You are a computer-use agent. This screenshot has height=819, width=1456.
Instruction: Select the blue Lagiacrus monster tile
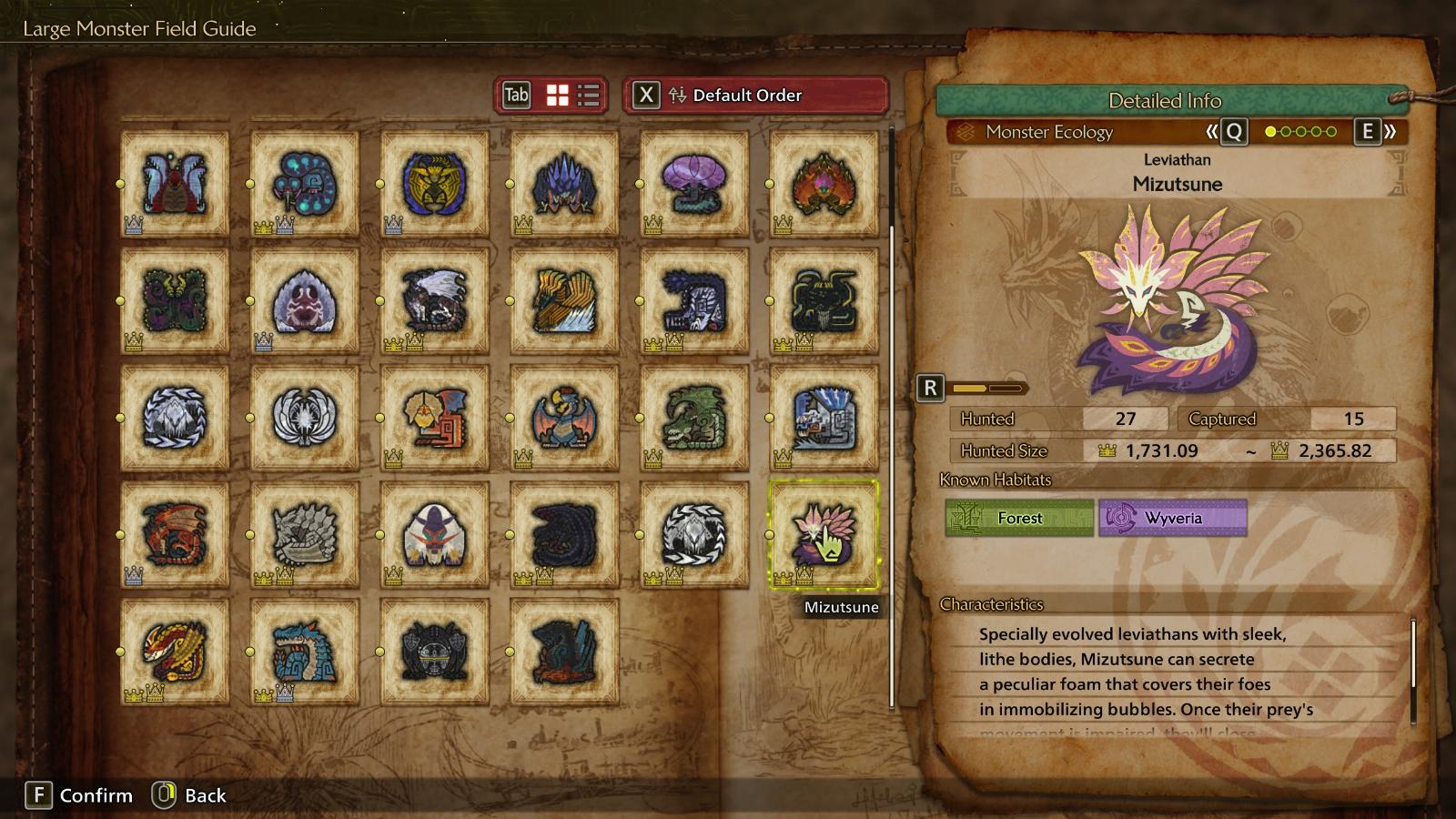click(305, 652)
